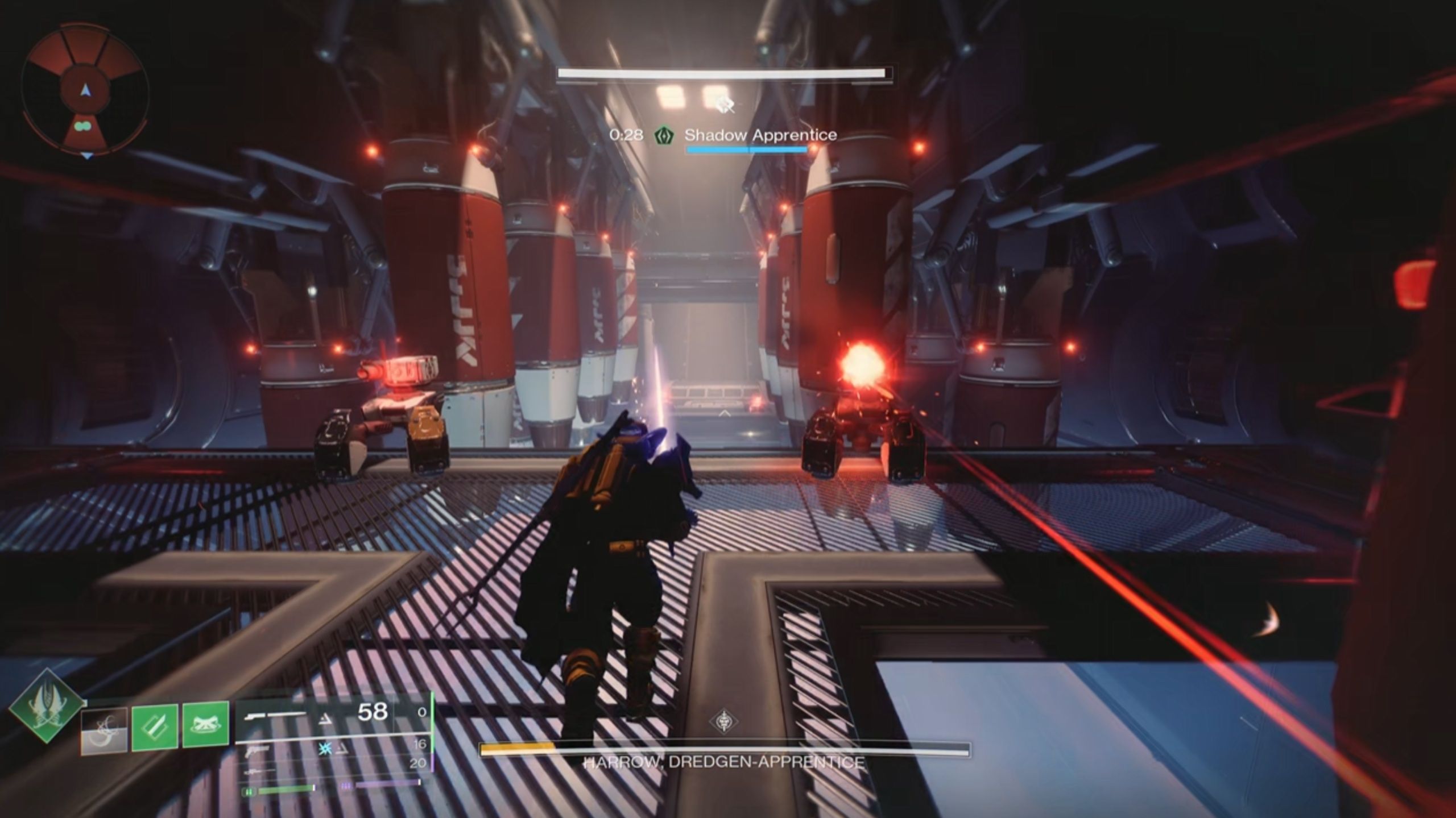Trigger the green class ability icon
Viewport: 1456px width, 818px height.
point(205,726)
